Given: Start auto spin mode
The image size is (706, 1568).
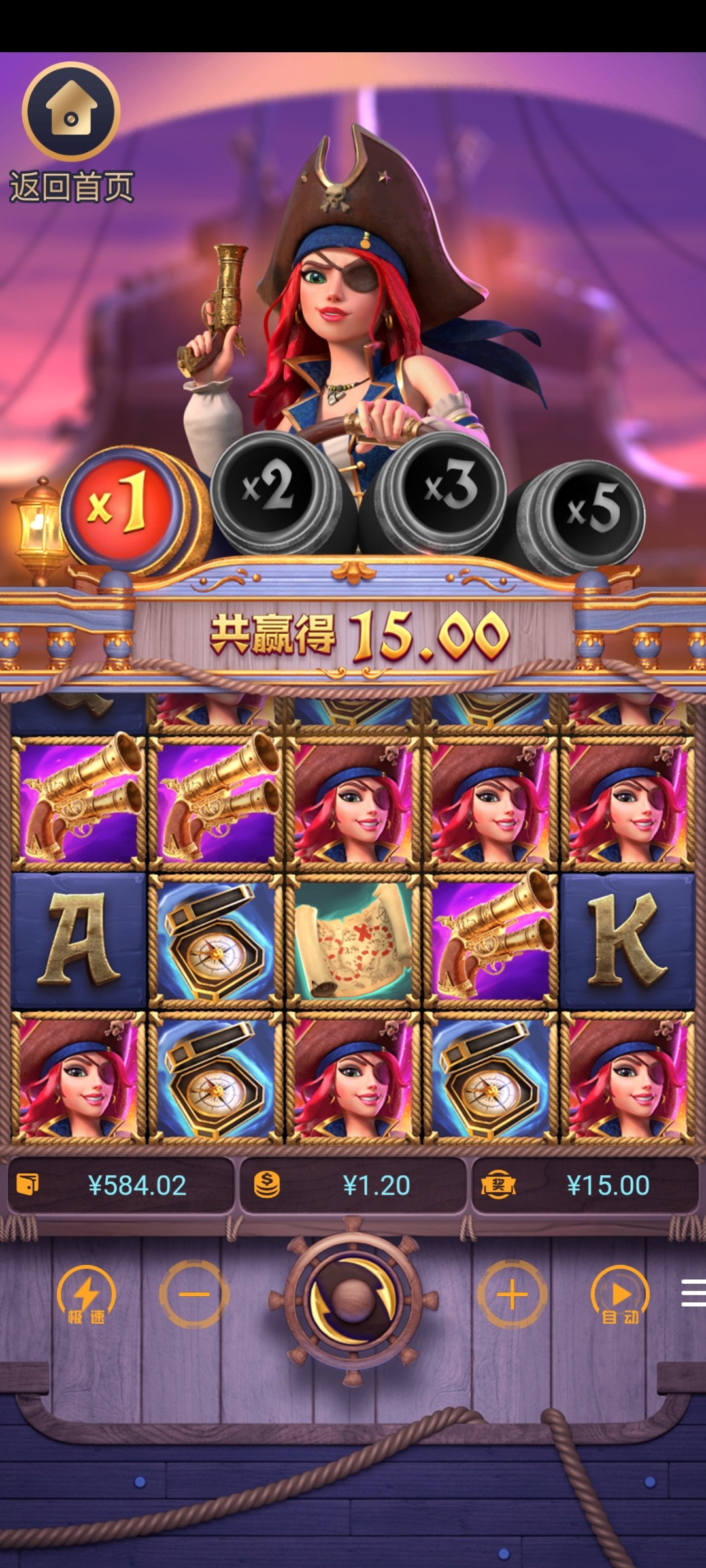Looking at the screenshot, I should point(620,1296).
